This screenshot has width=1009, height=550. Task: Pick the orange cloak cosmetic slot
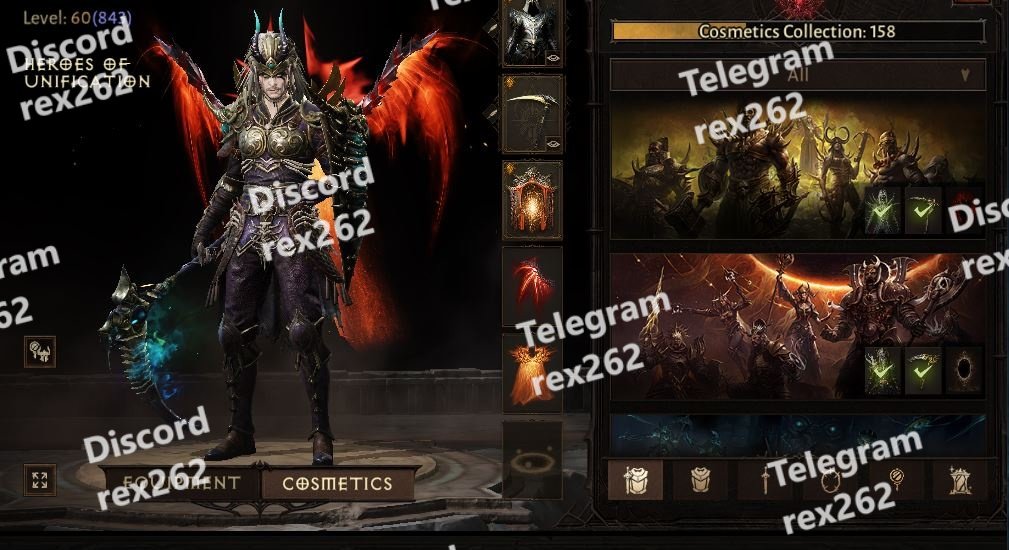(x=532, y=371)
